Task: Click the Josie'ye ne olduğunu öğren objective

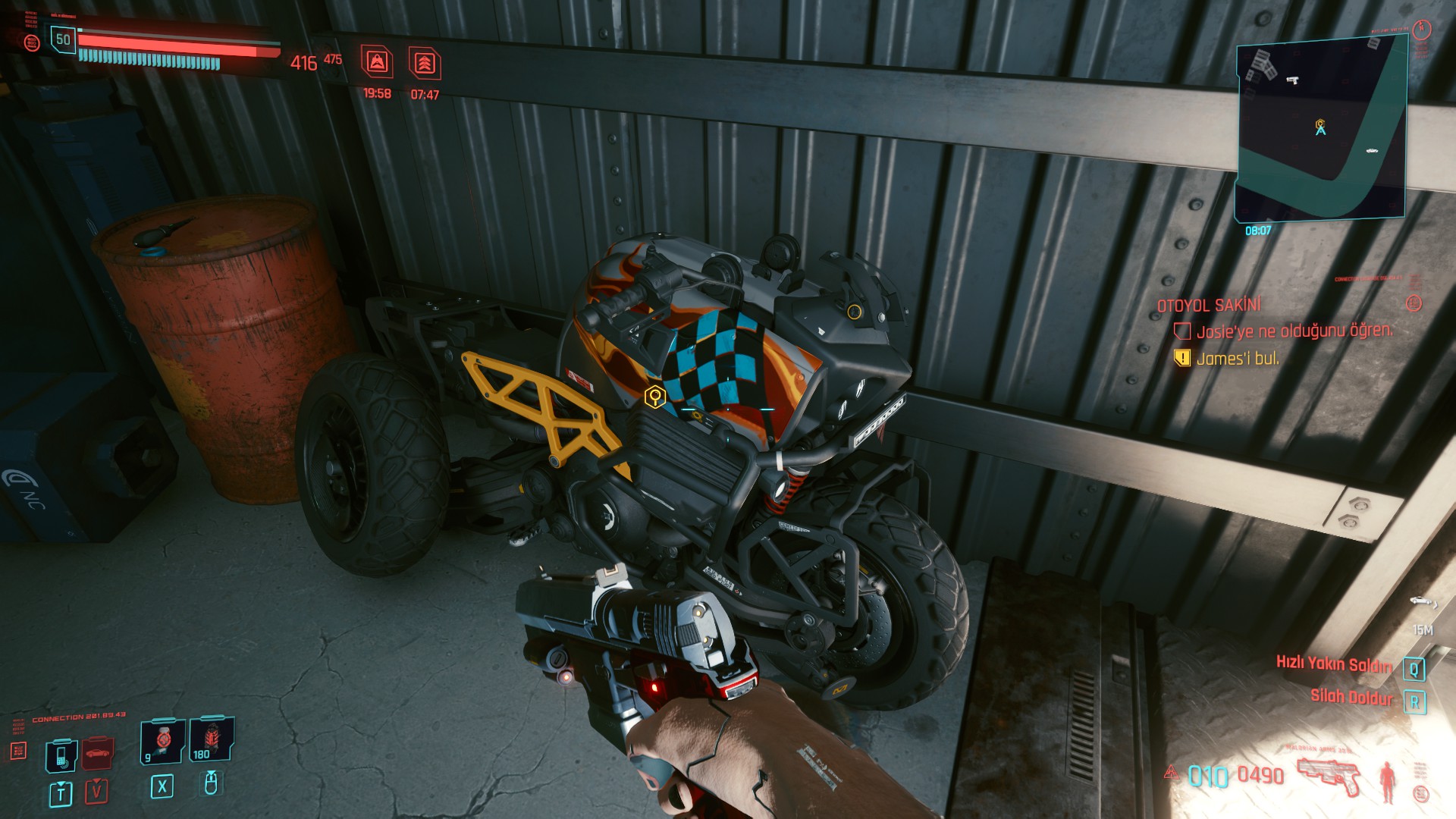Action: [1294, 331]
